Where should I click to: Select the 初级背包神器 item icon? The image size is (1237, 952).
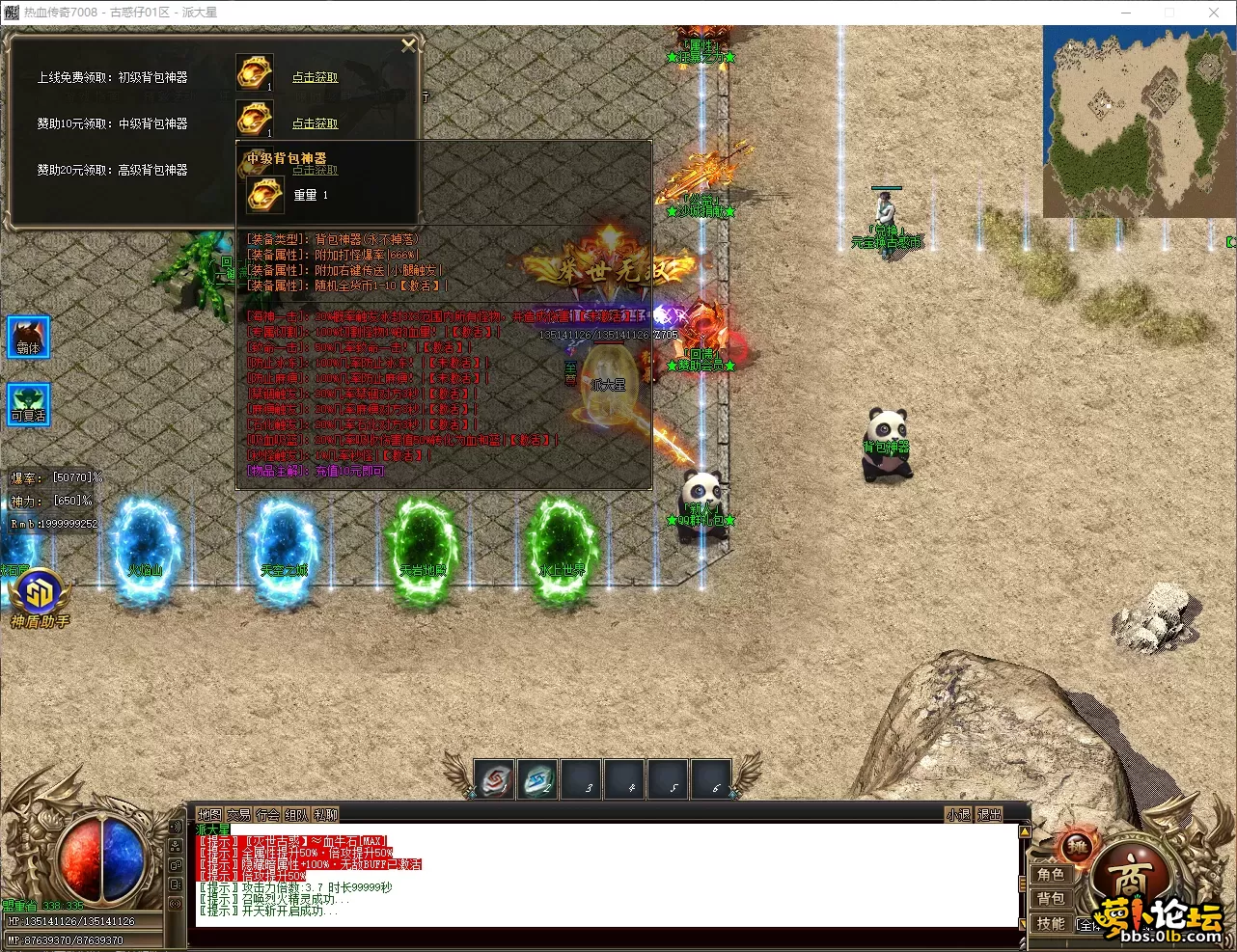(254, 73)
